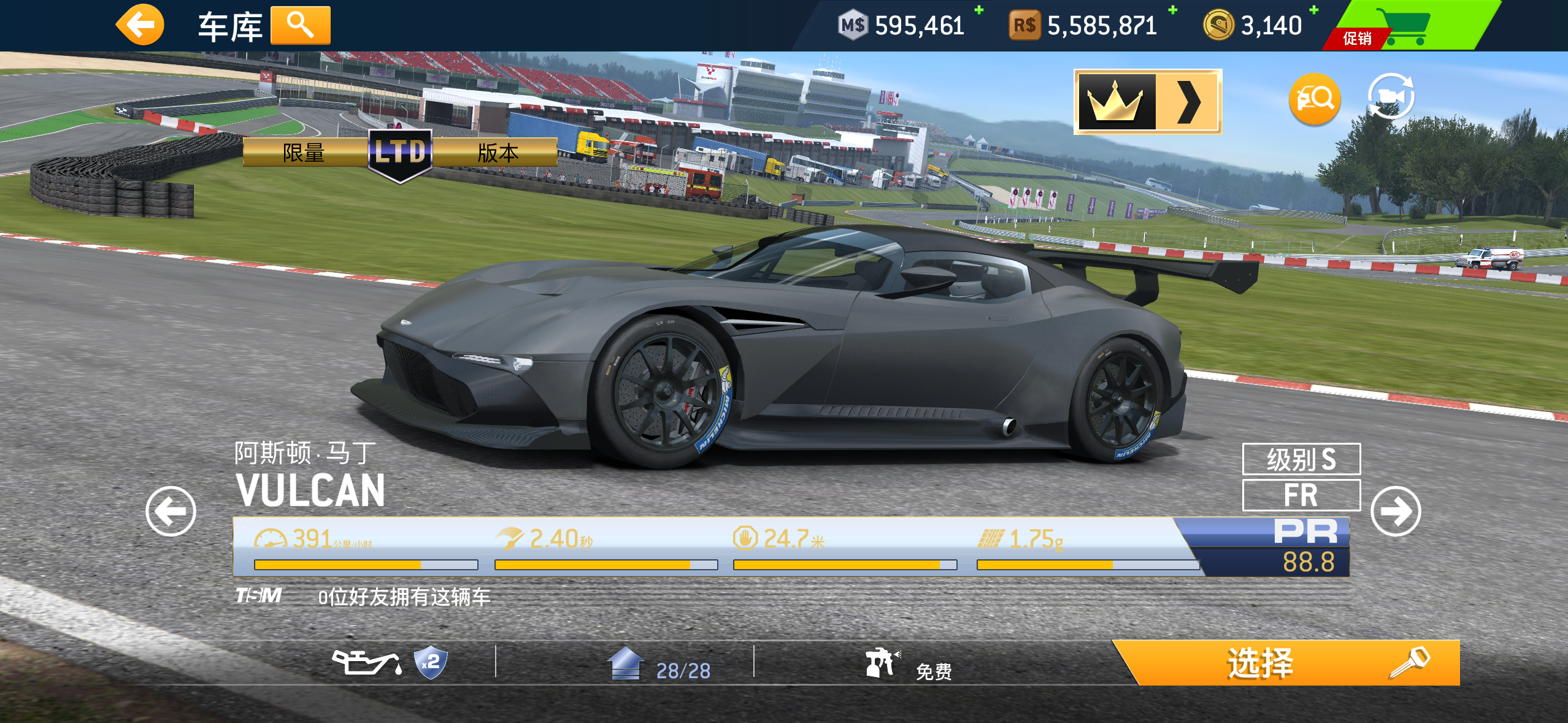The image size is (1568, 723).
Task: Toggle the rotating camera view icon
Action: 1391,96
